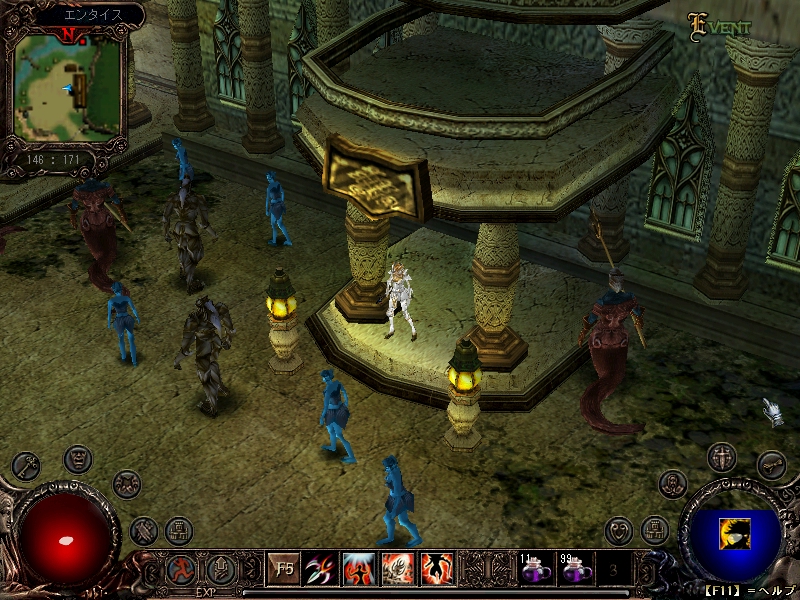This screenshot has width=800, height=600.
Task: Activate the white mask-face skill icon
Action: (x=398, y=570)
